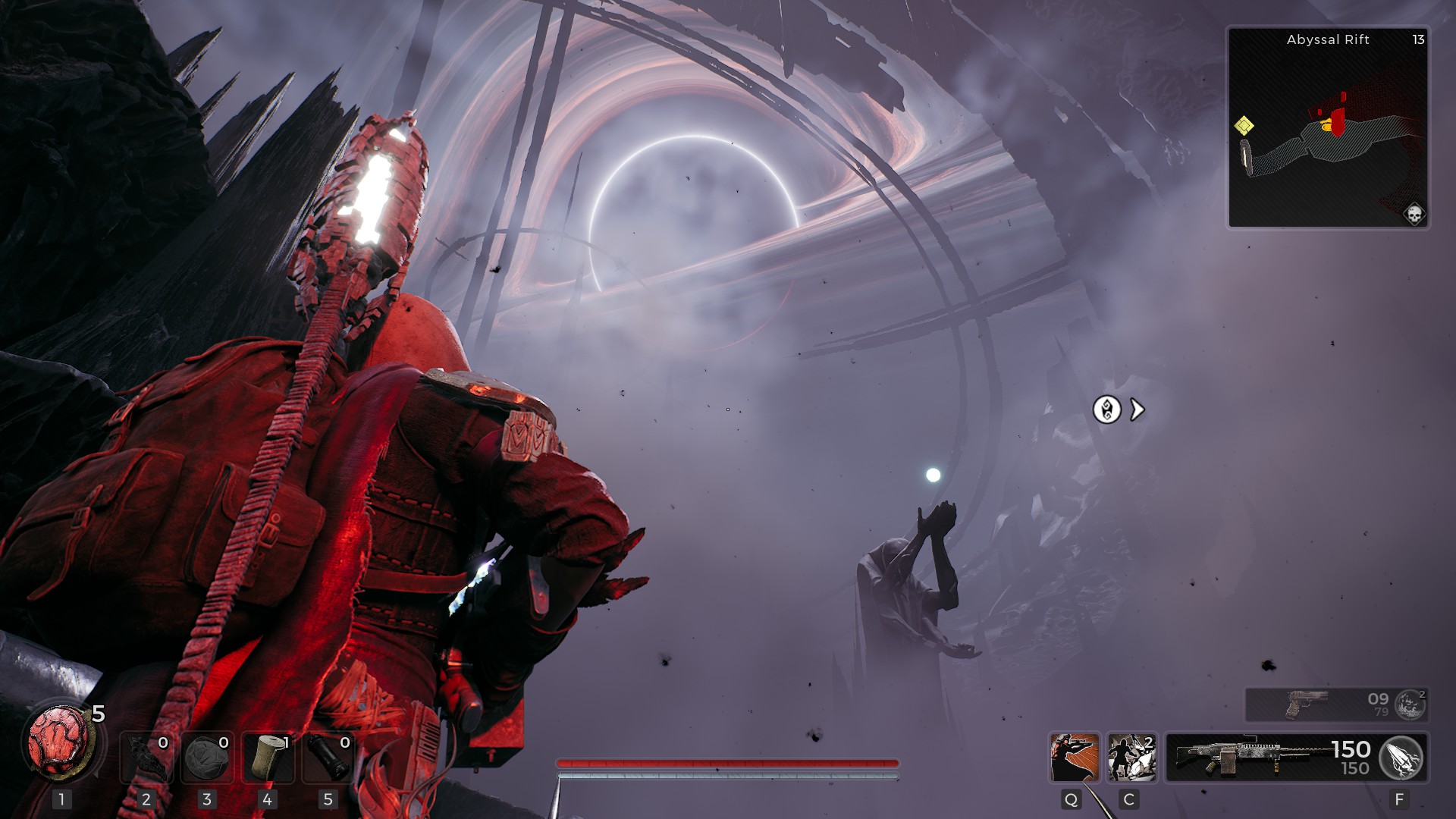Click the white objective waypoint marker

pyautogui.click(x=1107, y=409)
